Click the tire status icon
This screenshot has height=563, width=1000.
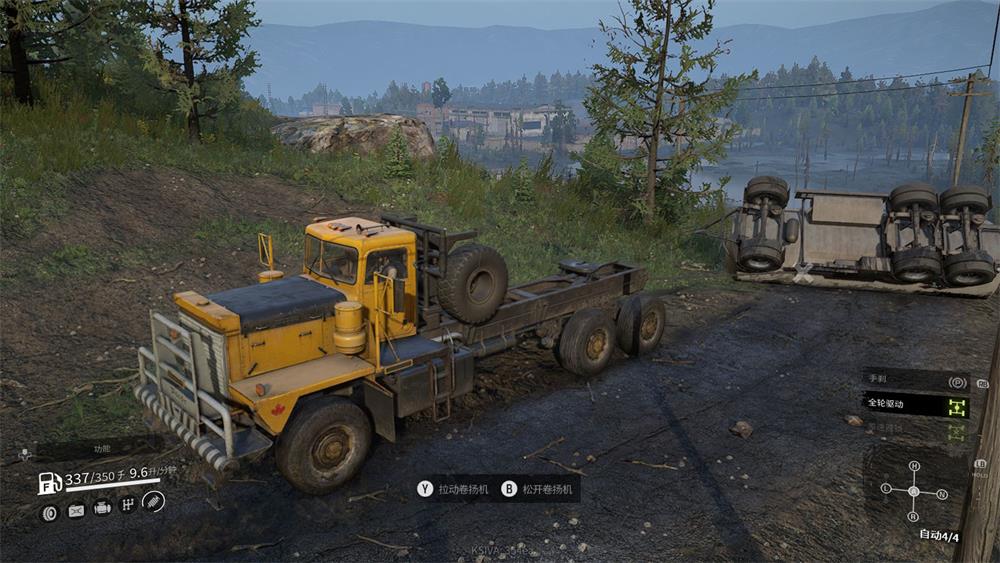click(x=49, y=511)
